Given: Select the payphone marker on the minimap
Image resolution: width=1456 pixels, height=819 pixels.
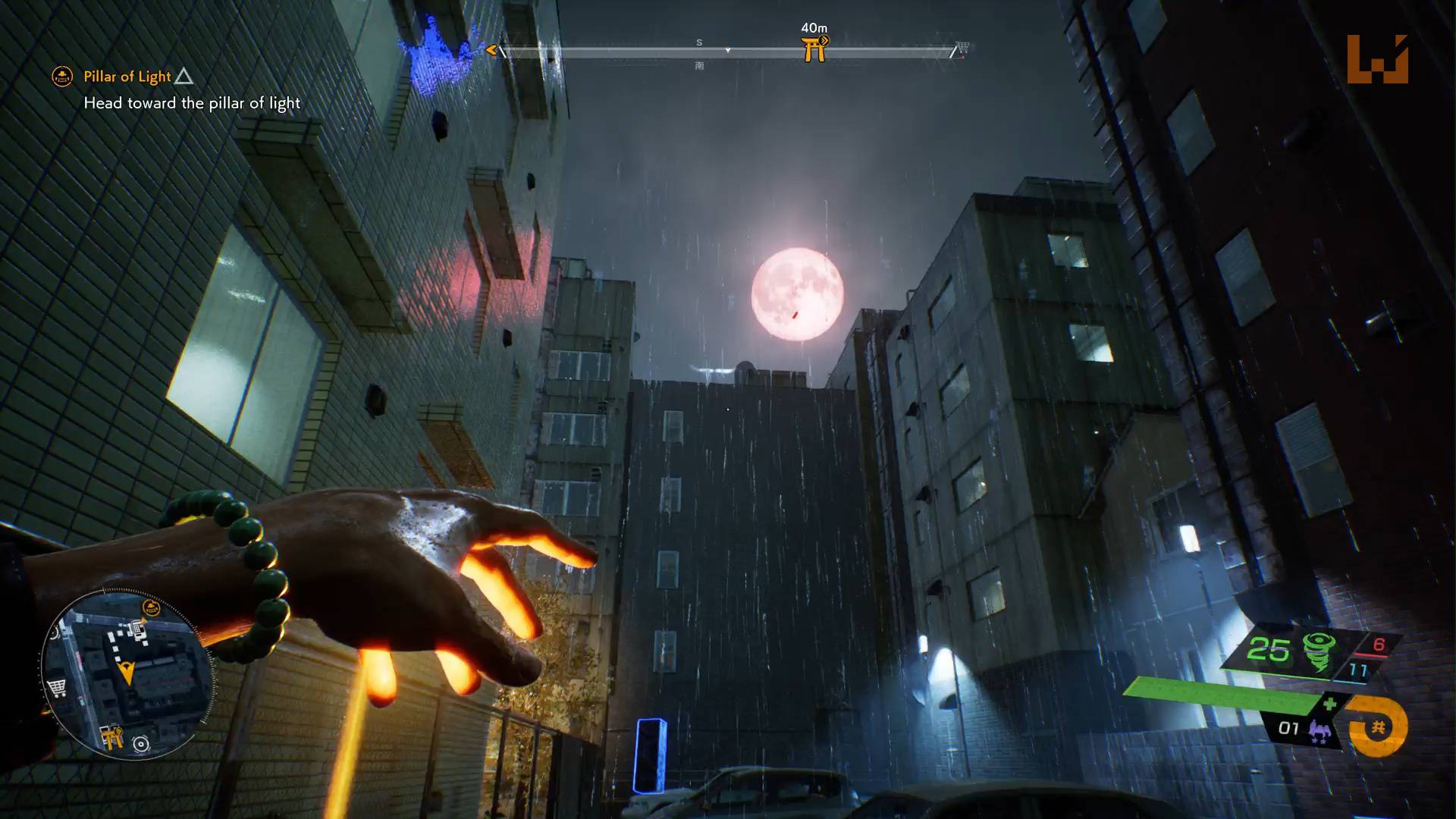Looking at the screenshot, I should coord(138,627).
